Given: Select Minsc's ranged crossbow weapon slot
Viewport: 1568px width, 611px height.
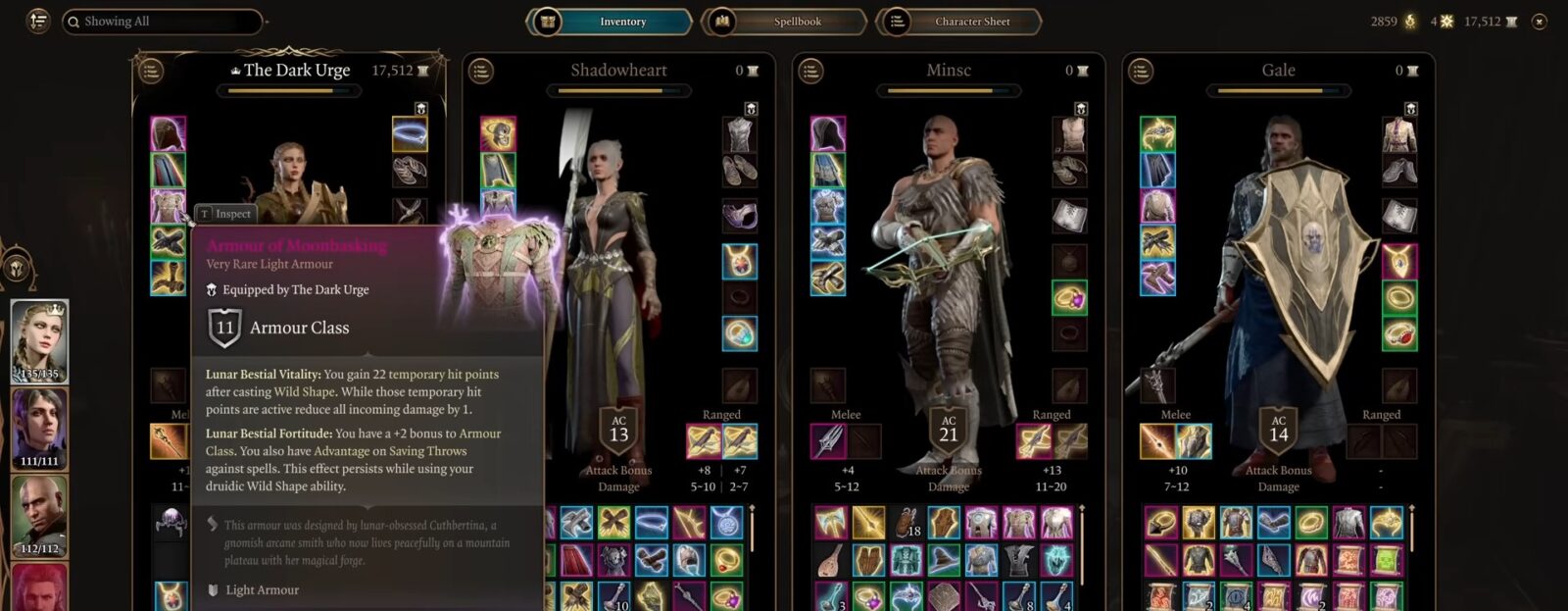Looking at the screenshot, I should pyautogui.click(x=1034, y=442).
